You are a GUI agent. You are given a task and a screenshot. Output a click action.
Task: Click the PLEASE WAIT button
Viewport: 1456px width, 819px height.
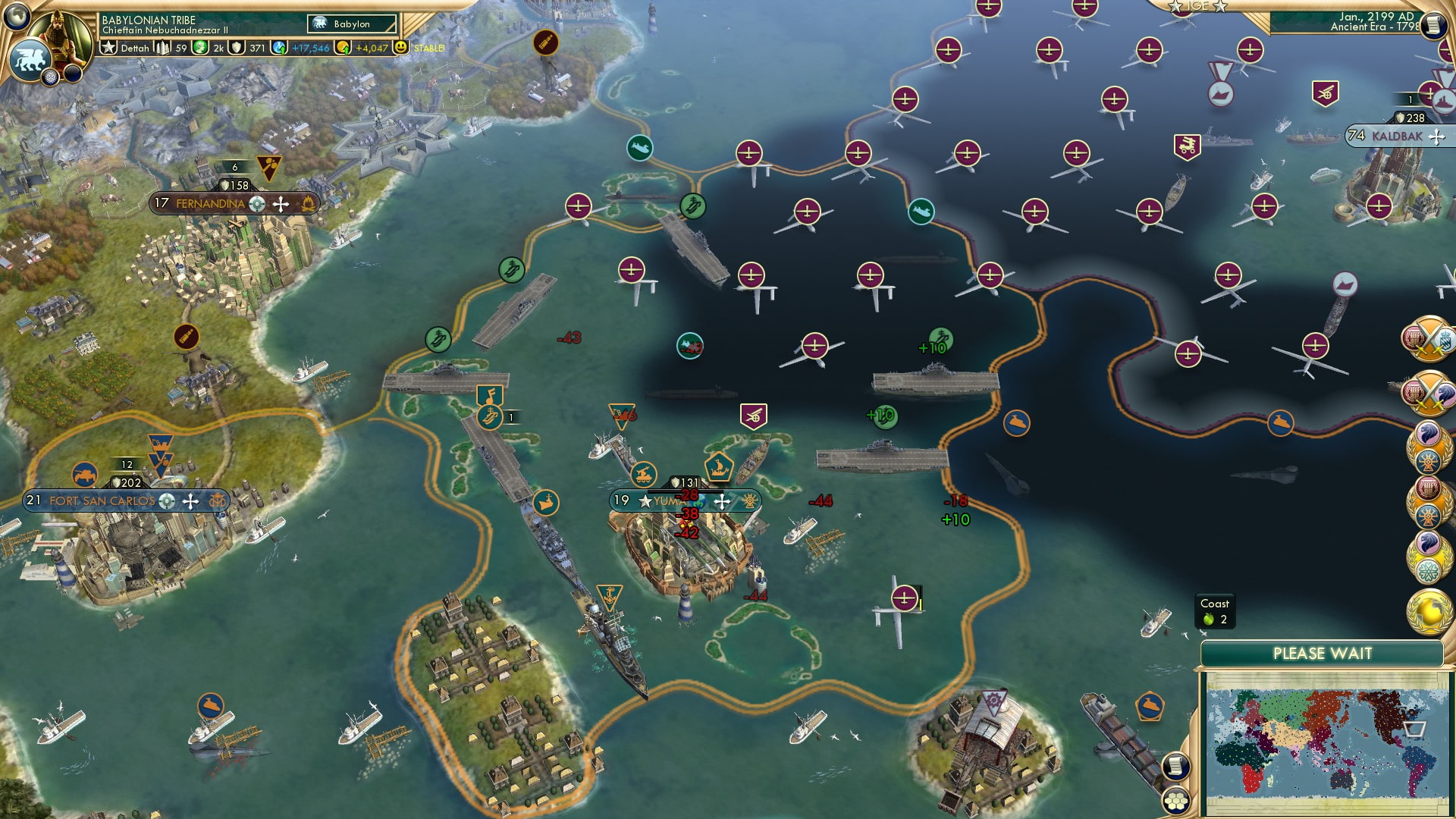click(1323, 652)
